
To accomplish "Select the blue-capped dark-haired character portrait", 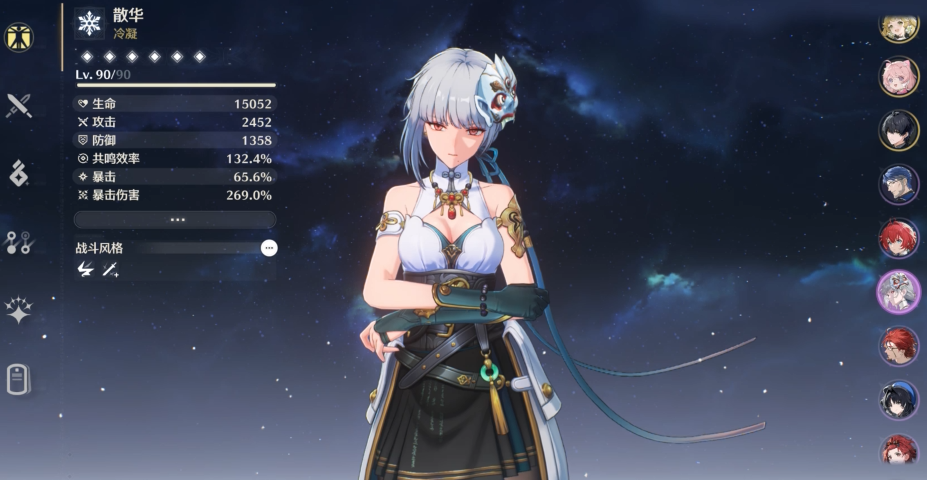I will (x=899, y=400).
